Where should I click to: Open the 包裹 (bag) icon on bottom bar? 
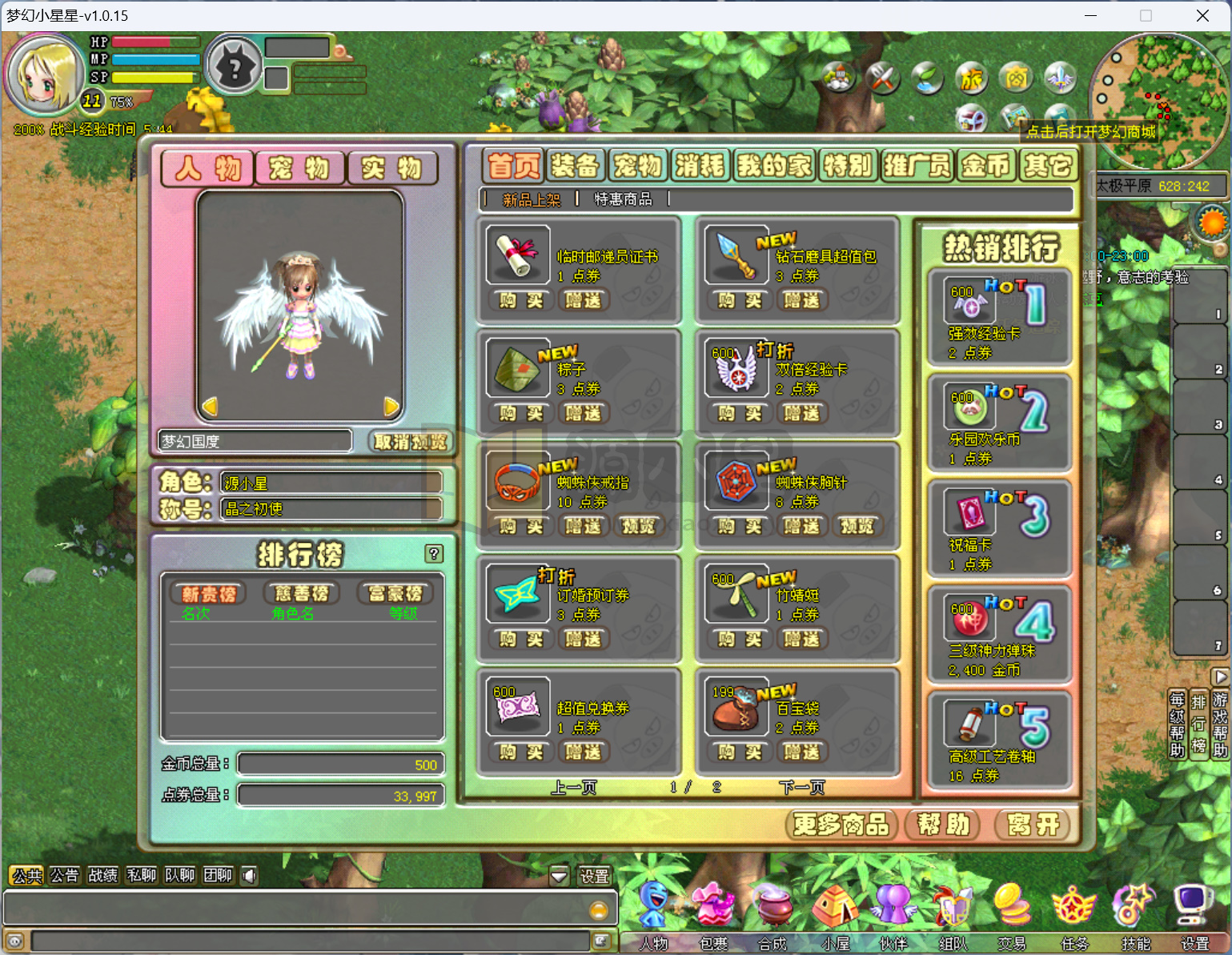712,907
